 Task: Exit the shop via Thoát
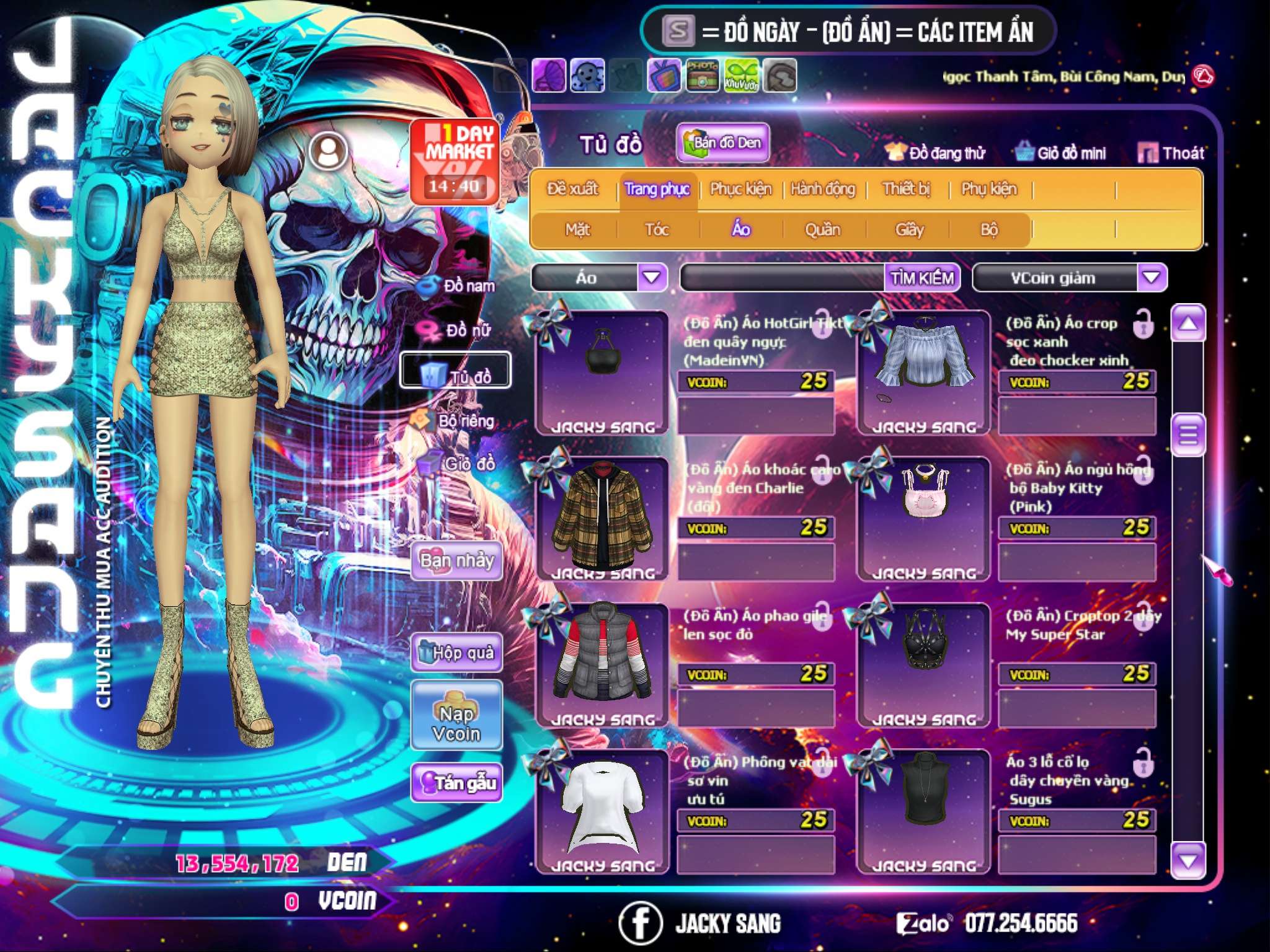pos(1171,153)
